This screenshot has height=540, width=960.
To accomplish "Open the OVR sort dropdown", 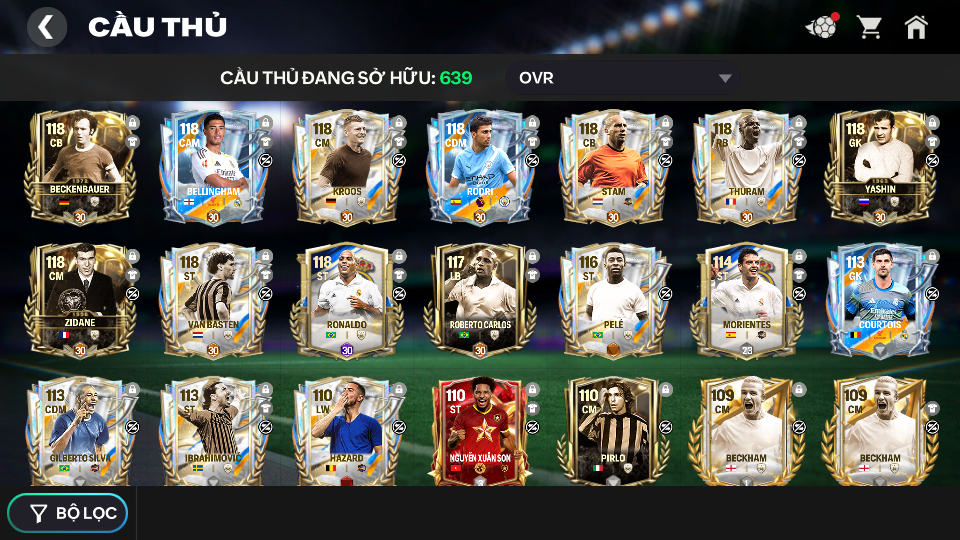I will pyautogui.click(x=625, y=78).
